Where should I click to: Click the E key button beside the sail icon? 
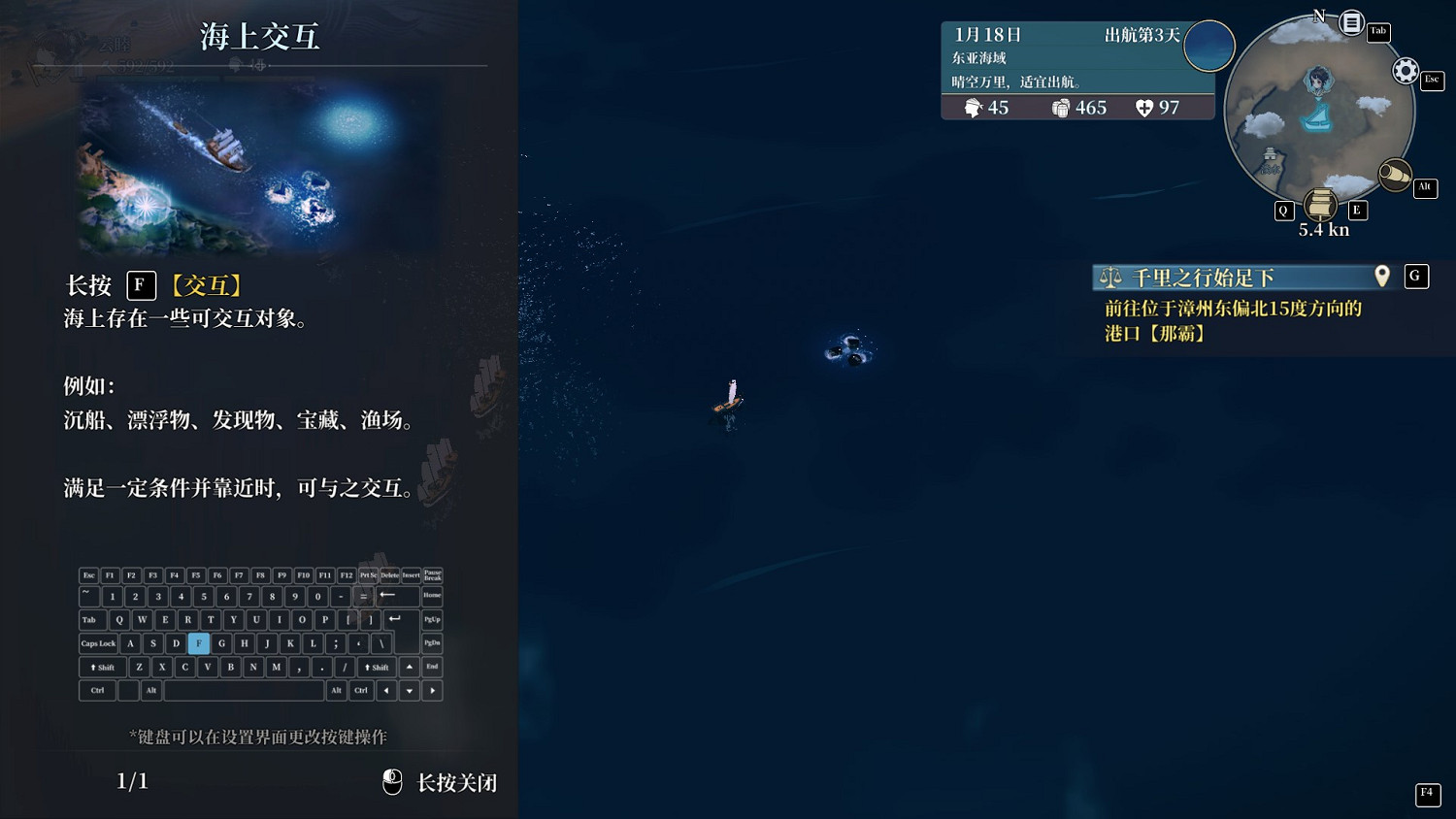click(1357, 210)
